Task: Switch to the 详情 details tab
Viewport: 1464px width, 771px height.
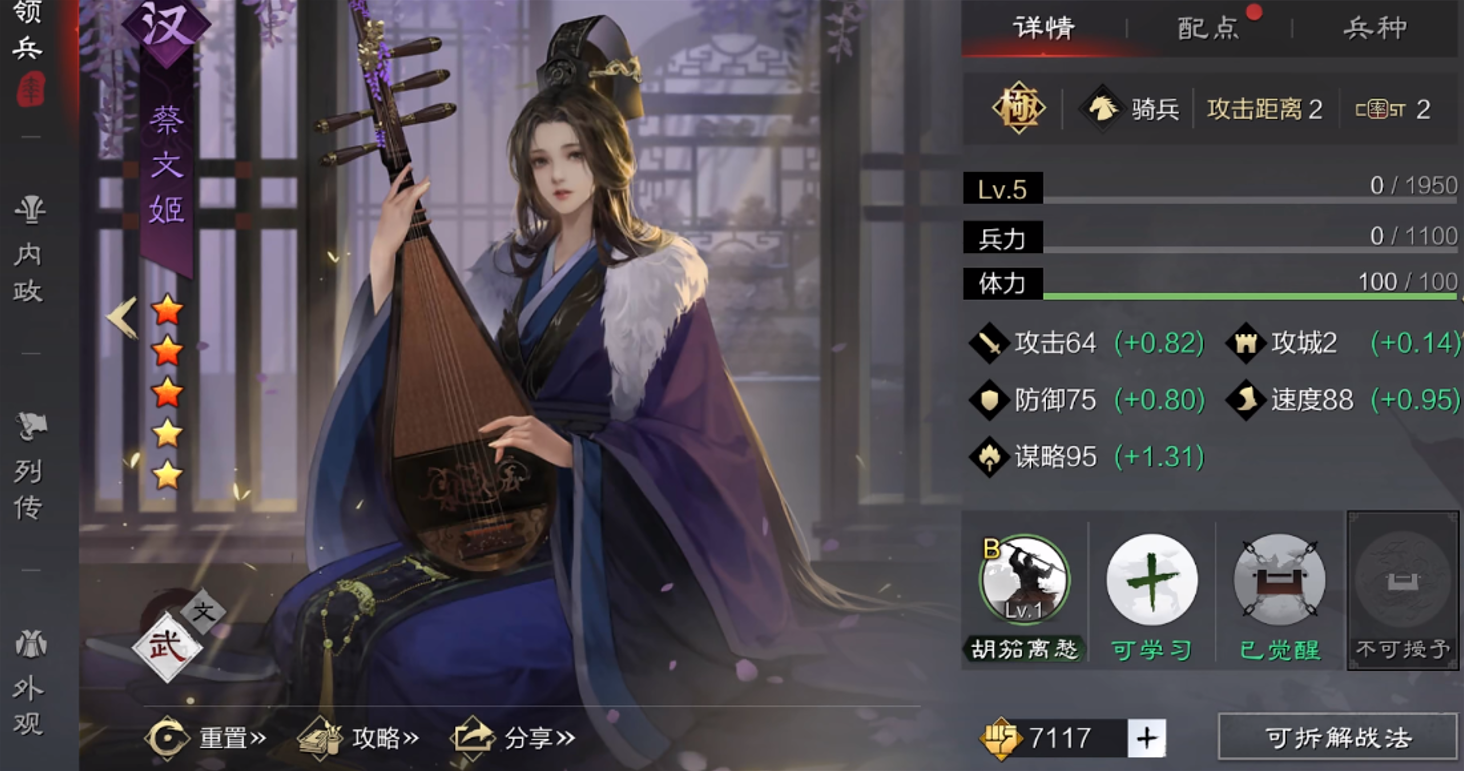Action: click(1043, 28)
